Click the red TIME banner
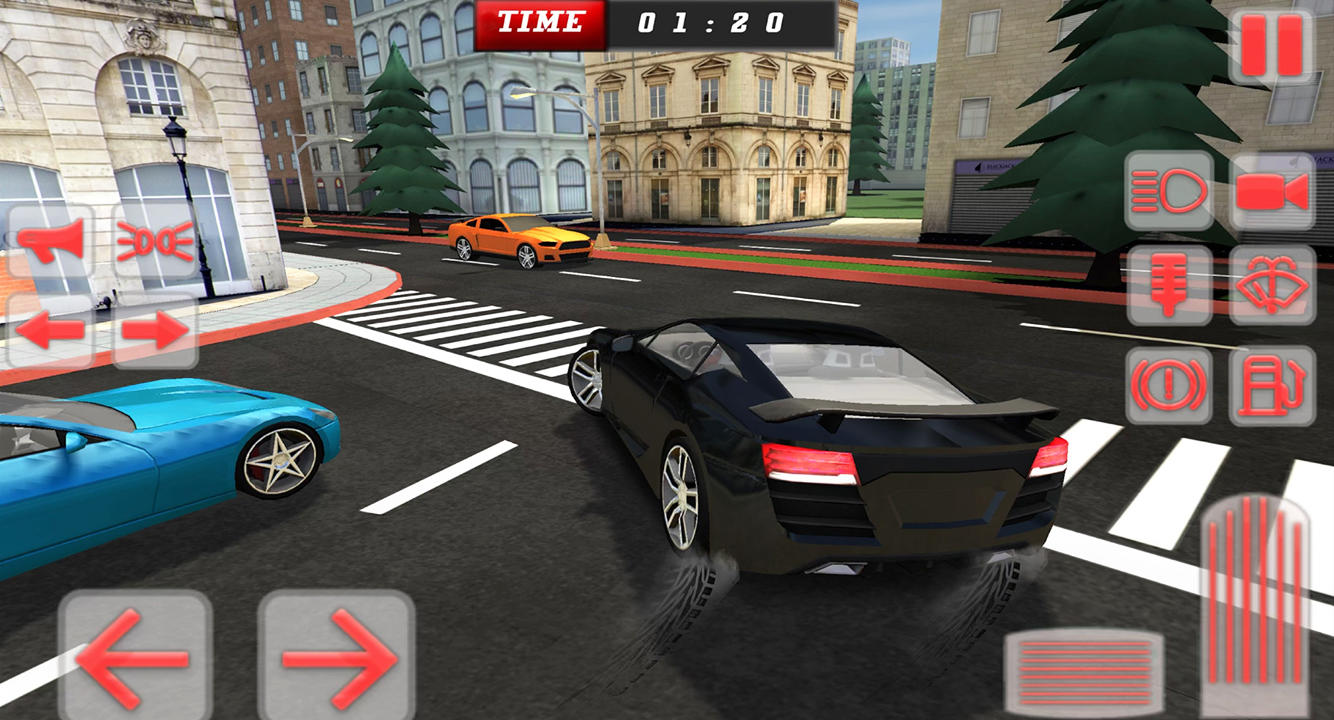This screenshot has height=720, width=1334. [541, 22]
